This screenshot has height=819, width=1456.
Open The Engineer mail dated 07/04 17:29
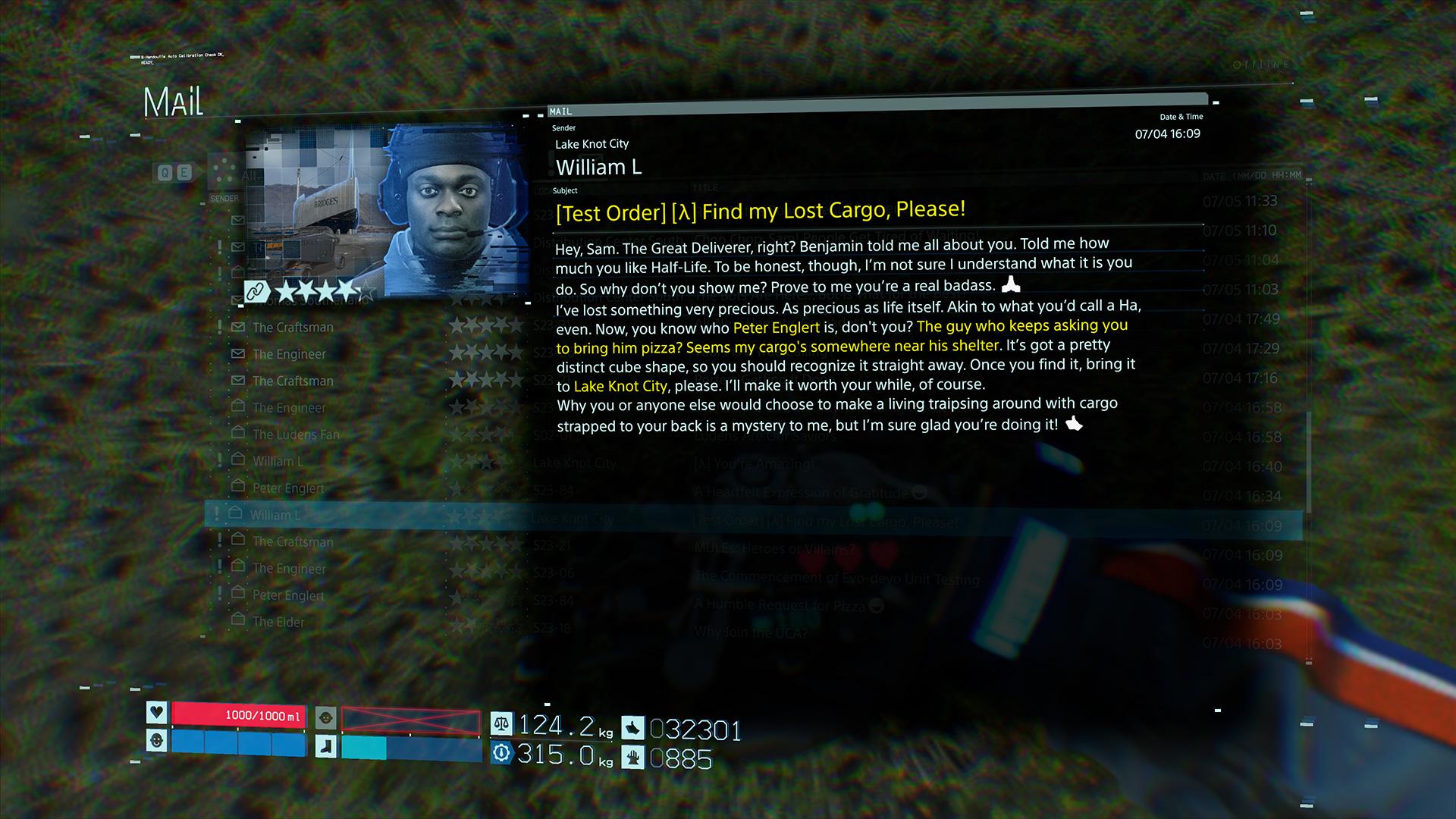coord(289,354)
